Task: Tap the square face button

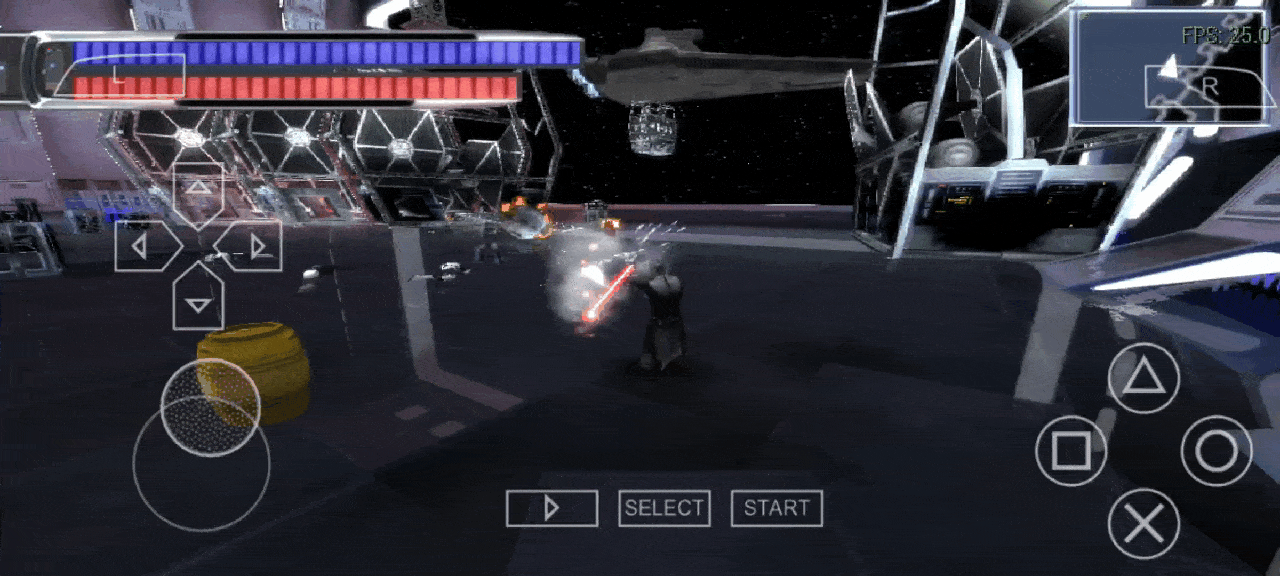Action: click(x=1071, y=451)
